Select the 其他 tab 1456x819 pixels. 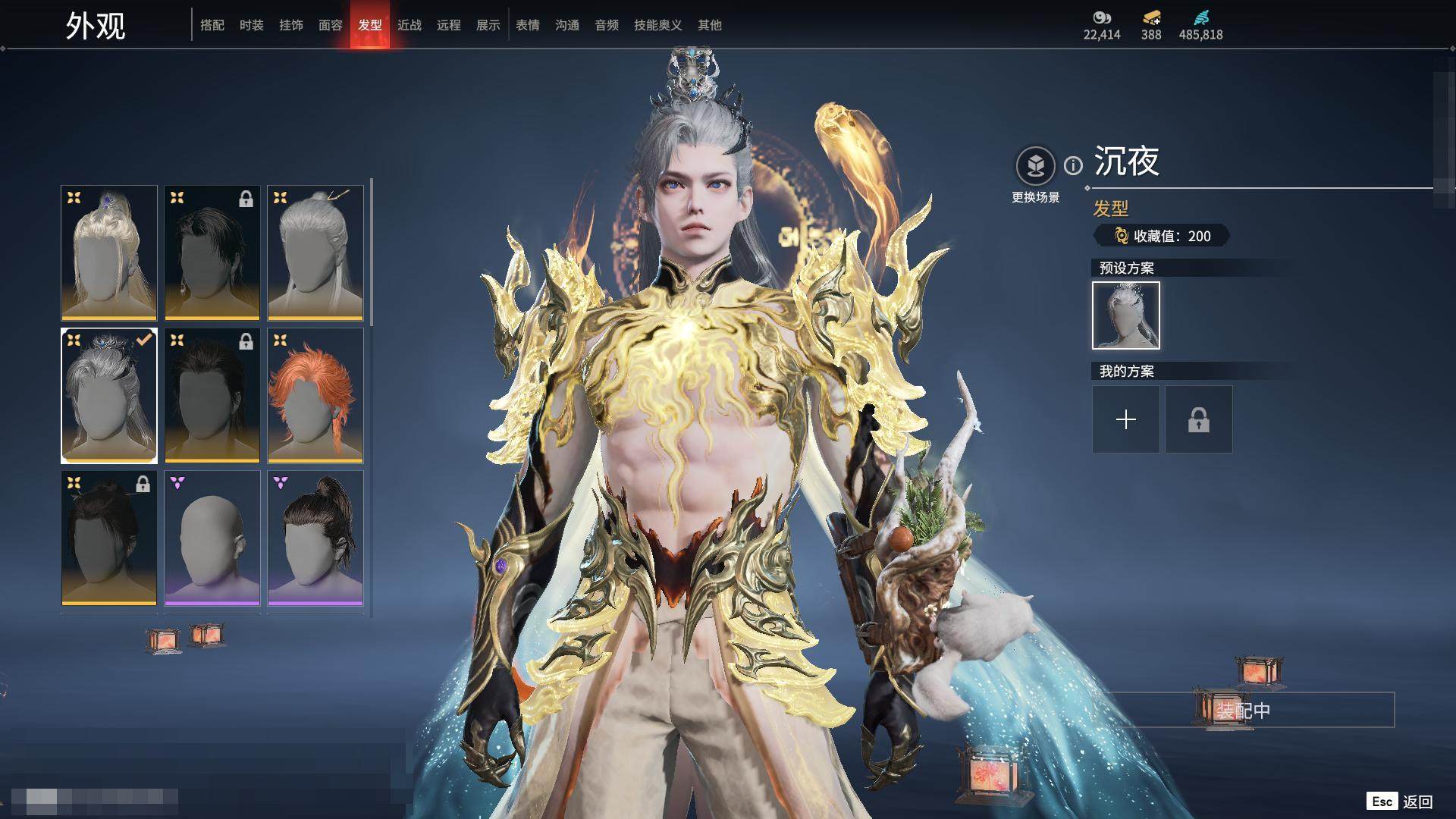pyautogui.click(x=710, y=25)
